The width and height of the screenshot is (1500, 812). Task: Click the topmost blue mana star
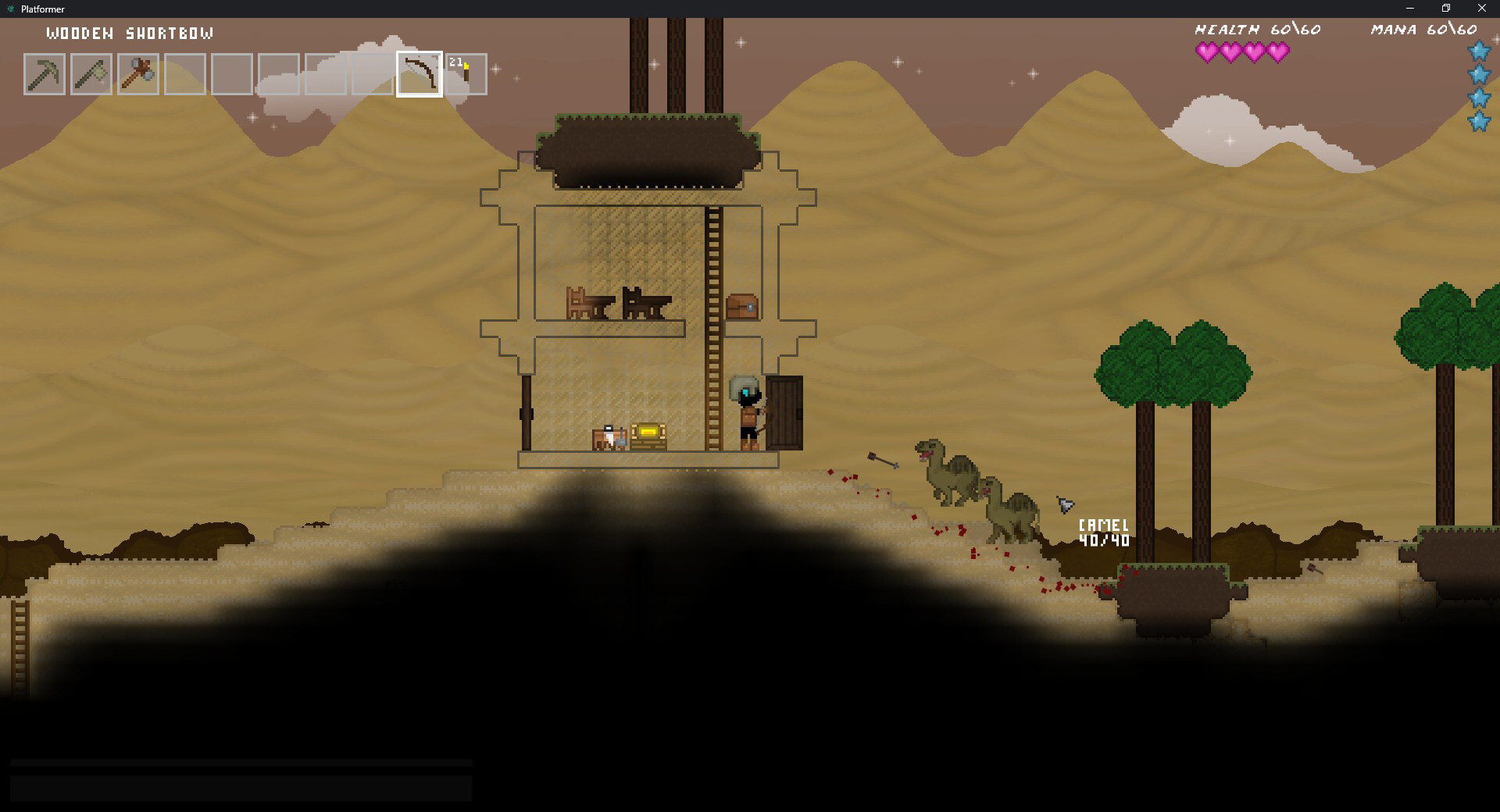click(x=1477, y=52)
